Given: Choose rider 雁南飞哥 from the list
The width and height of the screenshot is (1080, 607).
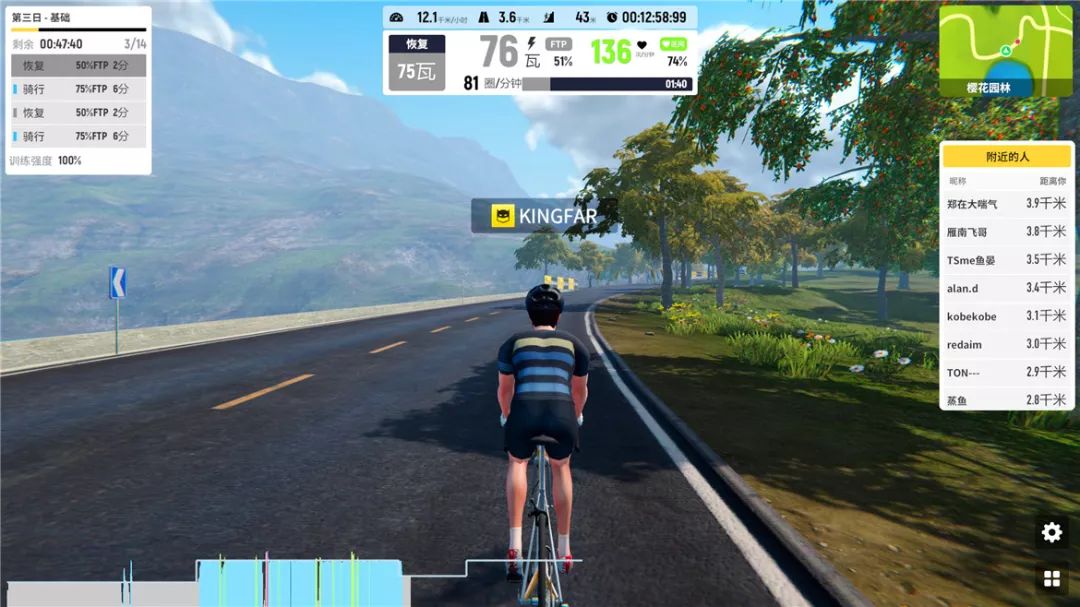Looking at the screenshot, I should 1006,232.
